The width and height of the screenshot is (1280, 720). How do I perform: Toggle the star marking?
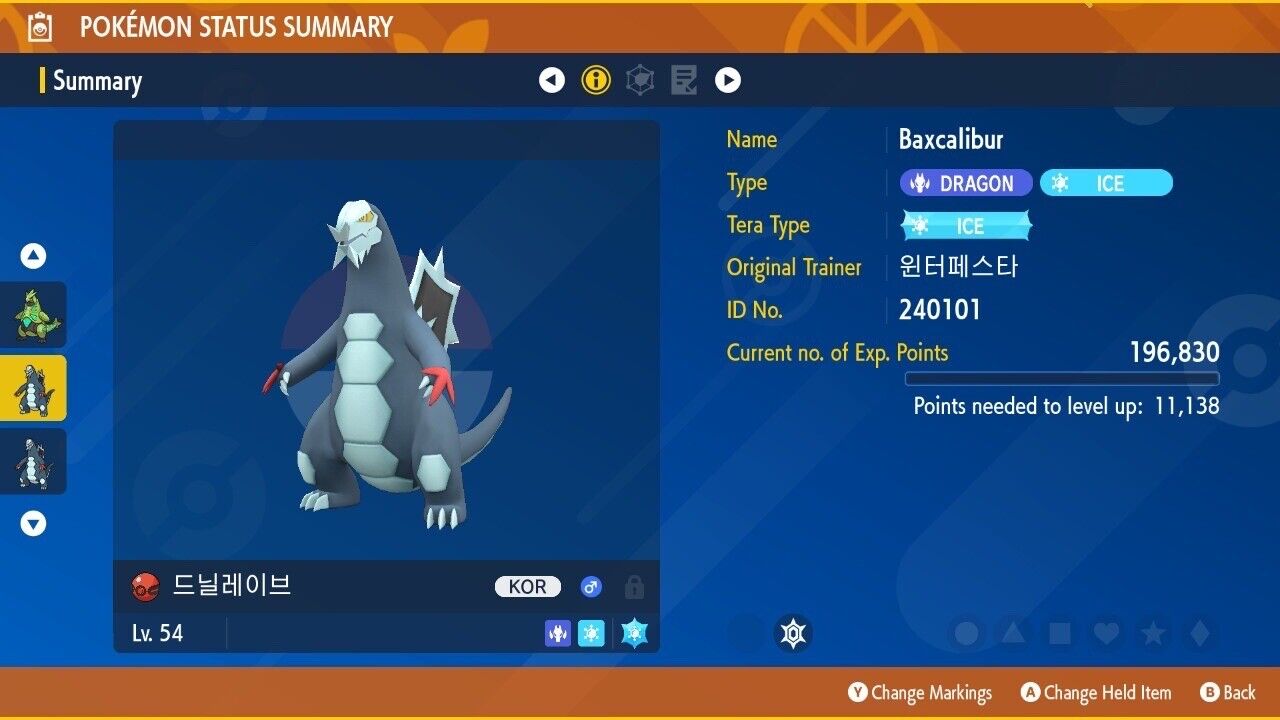tap(1152, 633)
